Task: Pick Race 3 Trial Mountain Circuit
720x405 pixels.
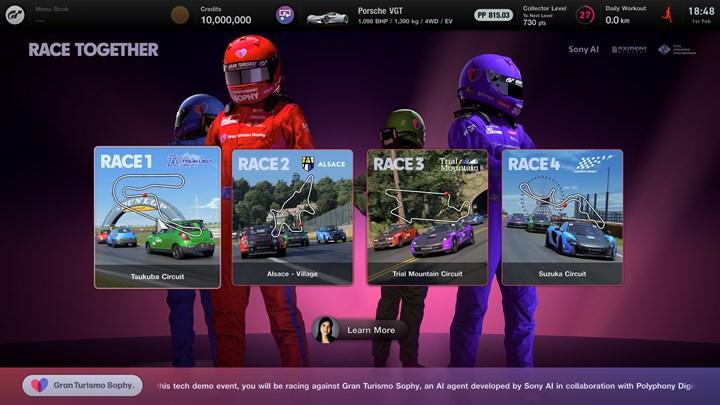Action: pyautogui.click(x=427, y=217)
